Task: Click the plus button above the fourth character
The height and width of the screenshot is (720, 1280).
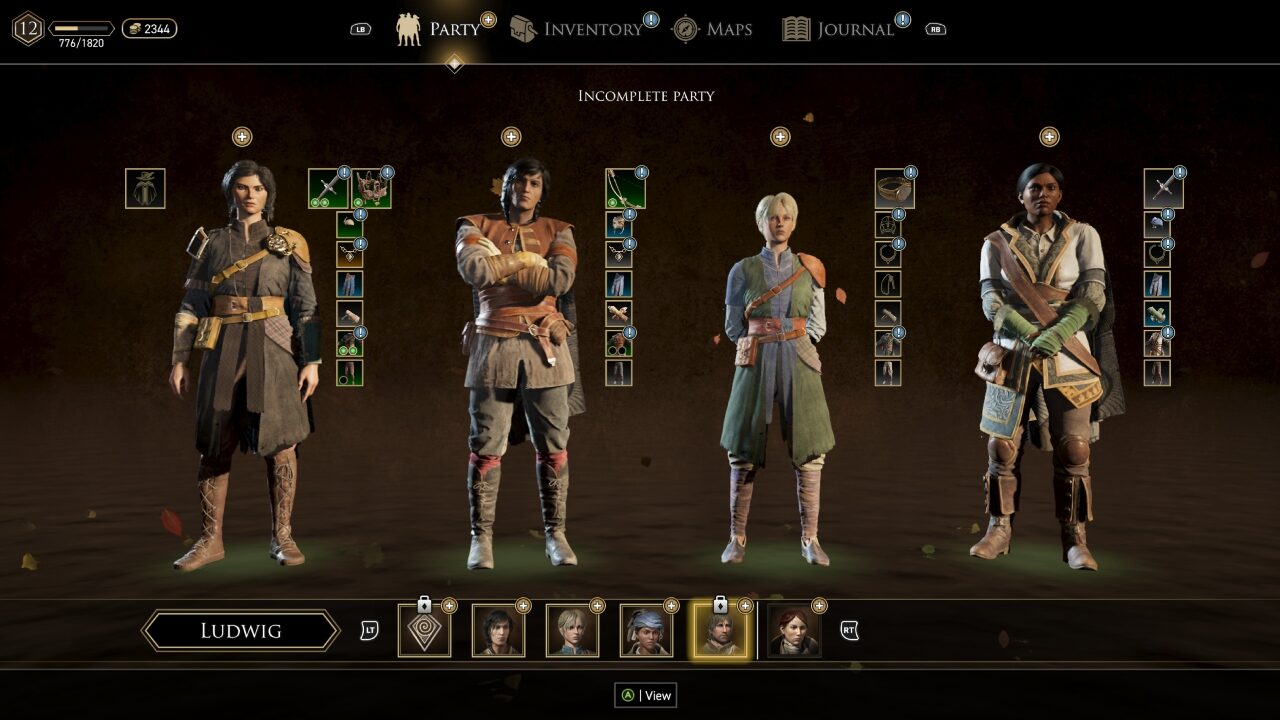Action: coord(1049,137)
